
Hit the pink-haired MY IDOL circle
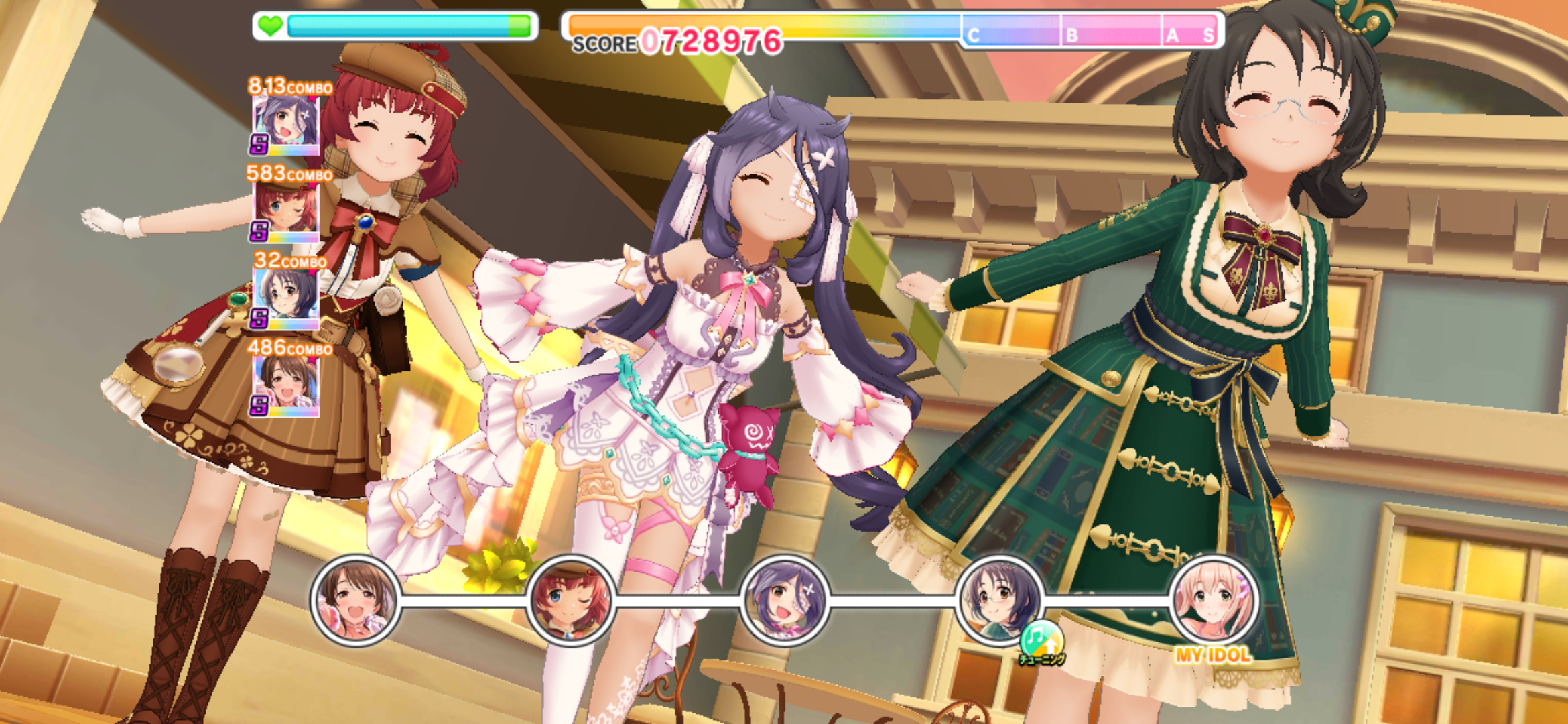1213,601
